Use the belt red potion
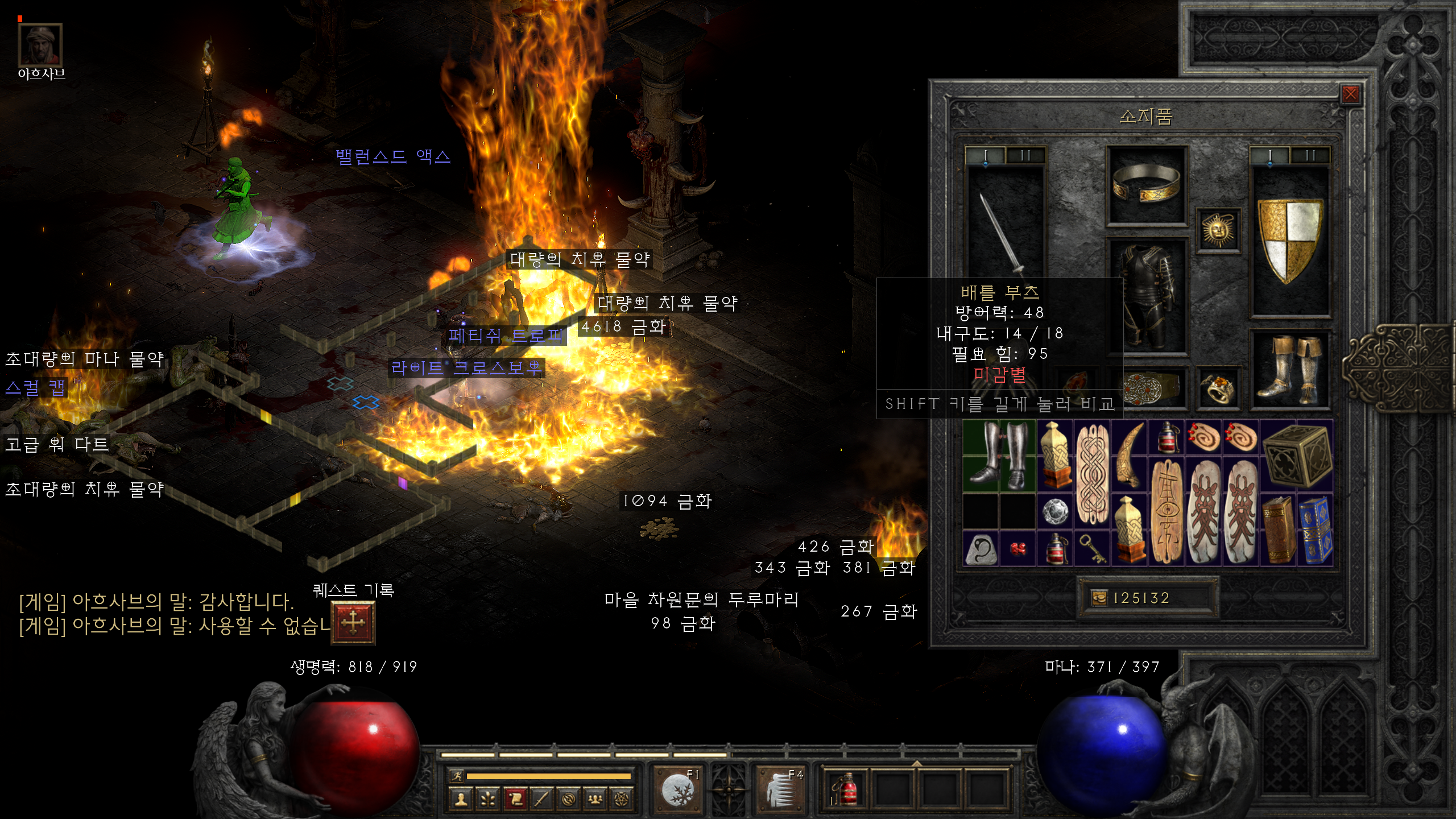This screenshot has height=819, width=1456. point(846,789)
